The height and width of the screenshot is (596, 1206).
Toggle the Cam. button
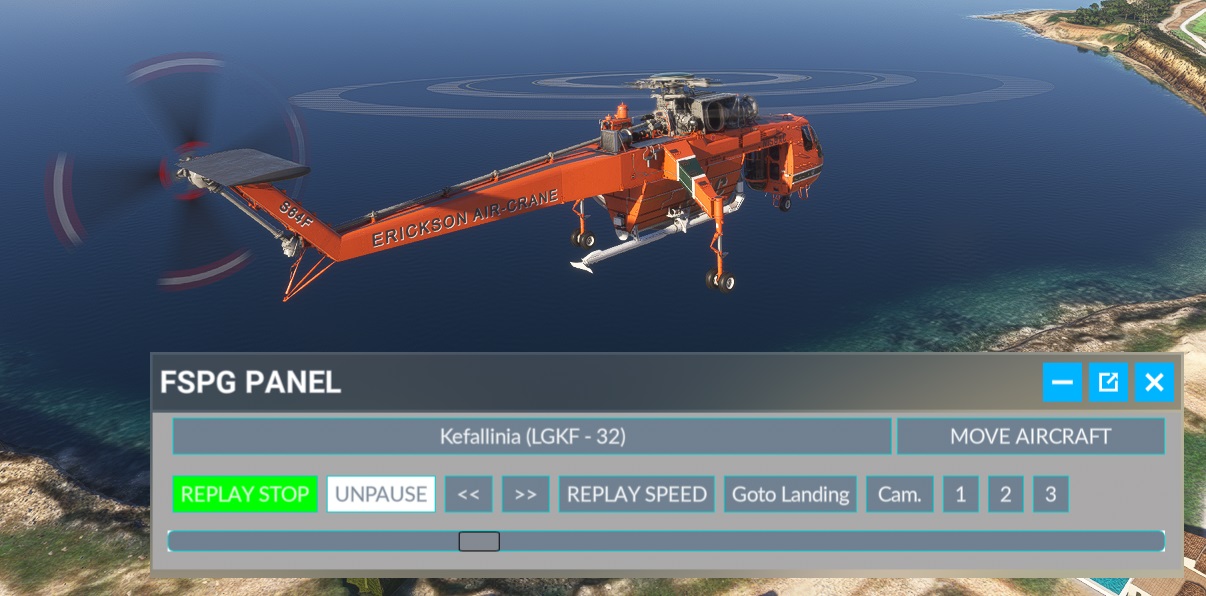click(900, 494)
